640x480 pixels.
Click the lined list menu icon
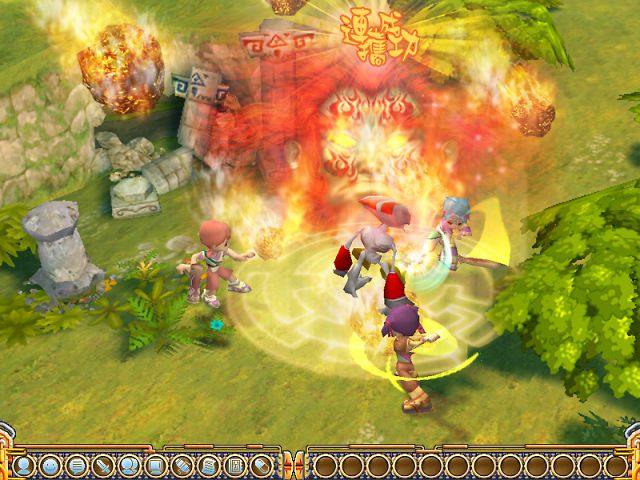coord(75,465)
